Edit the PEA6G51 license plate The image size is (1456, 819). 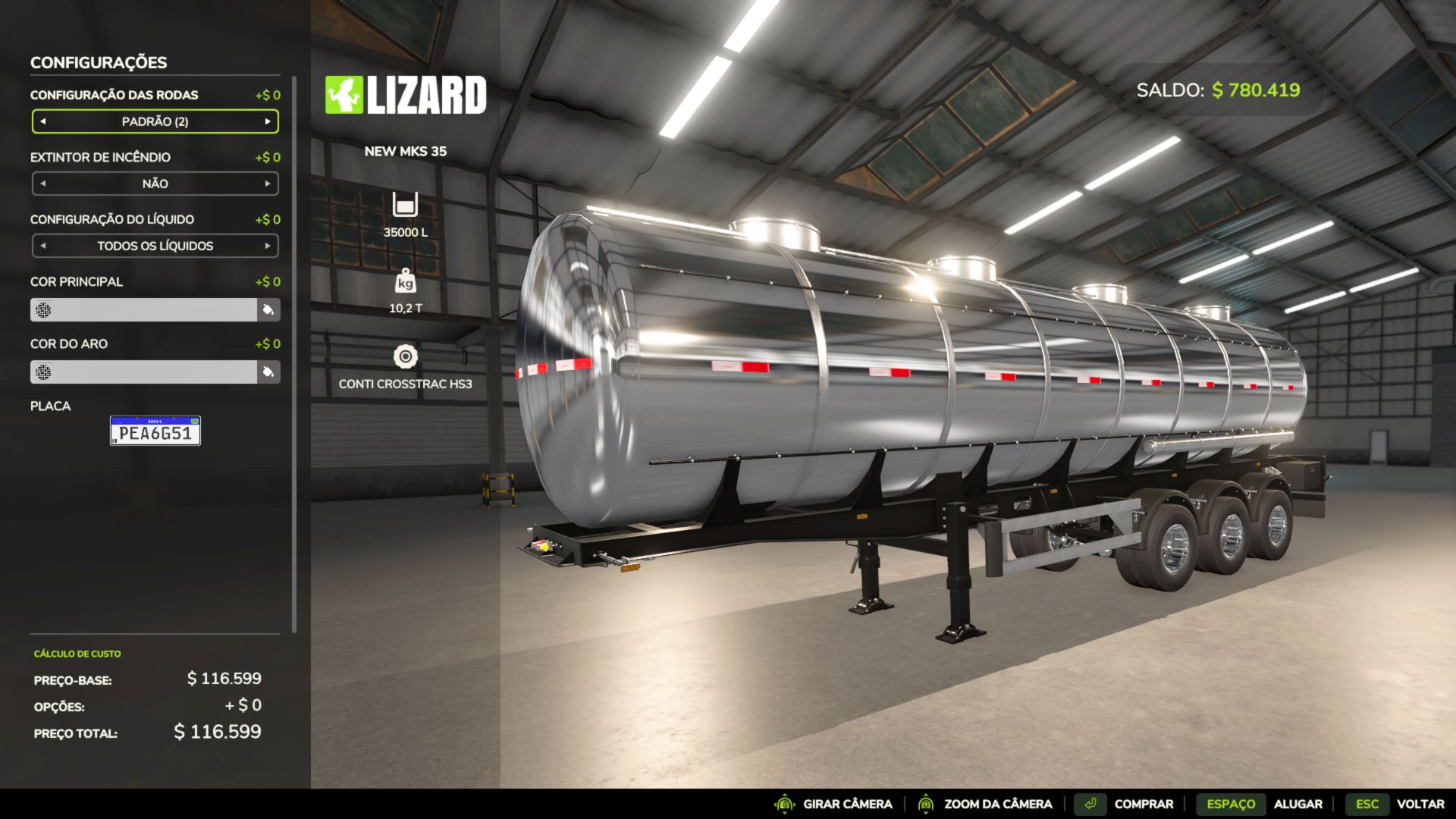pos(155,431)
